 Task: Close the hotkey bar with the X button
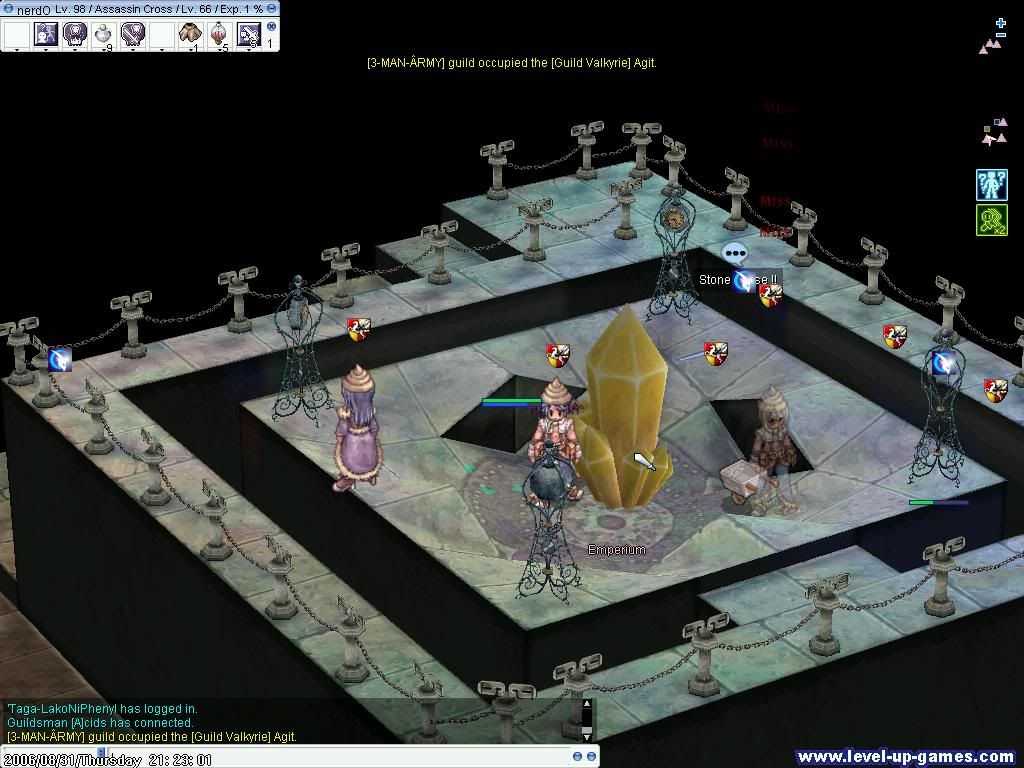point(271,27)
